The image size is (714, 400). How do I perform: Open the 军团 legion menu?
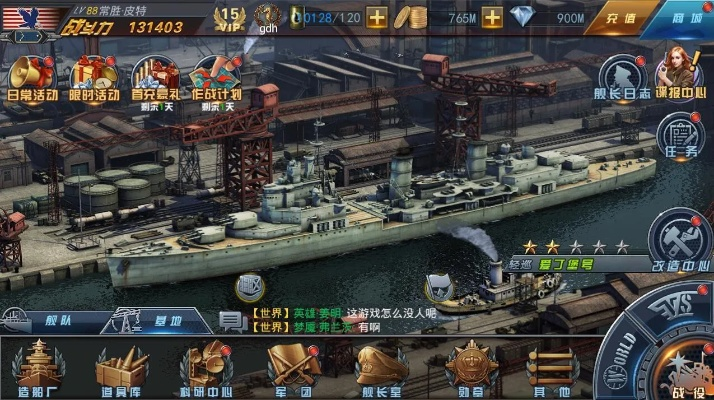292,368
